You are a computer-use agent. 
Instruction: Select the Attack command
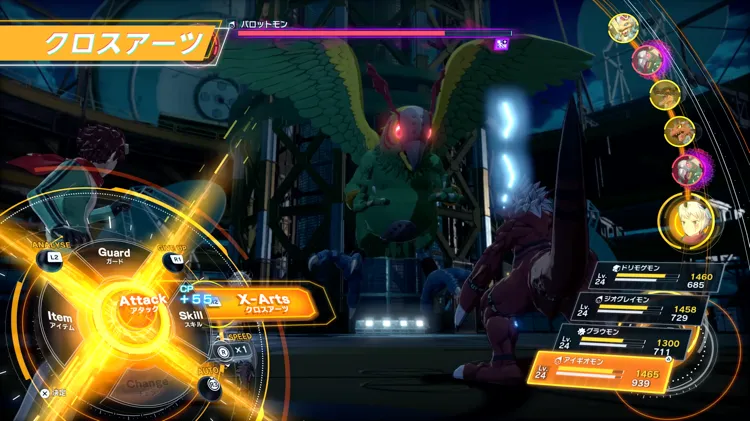pos(143,302)
